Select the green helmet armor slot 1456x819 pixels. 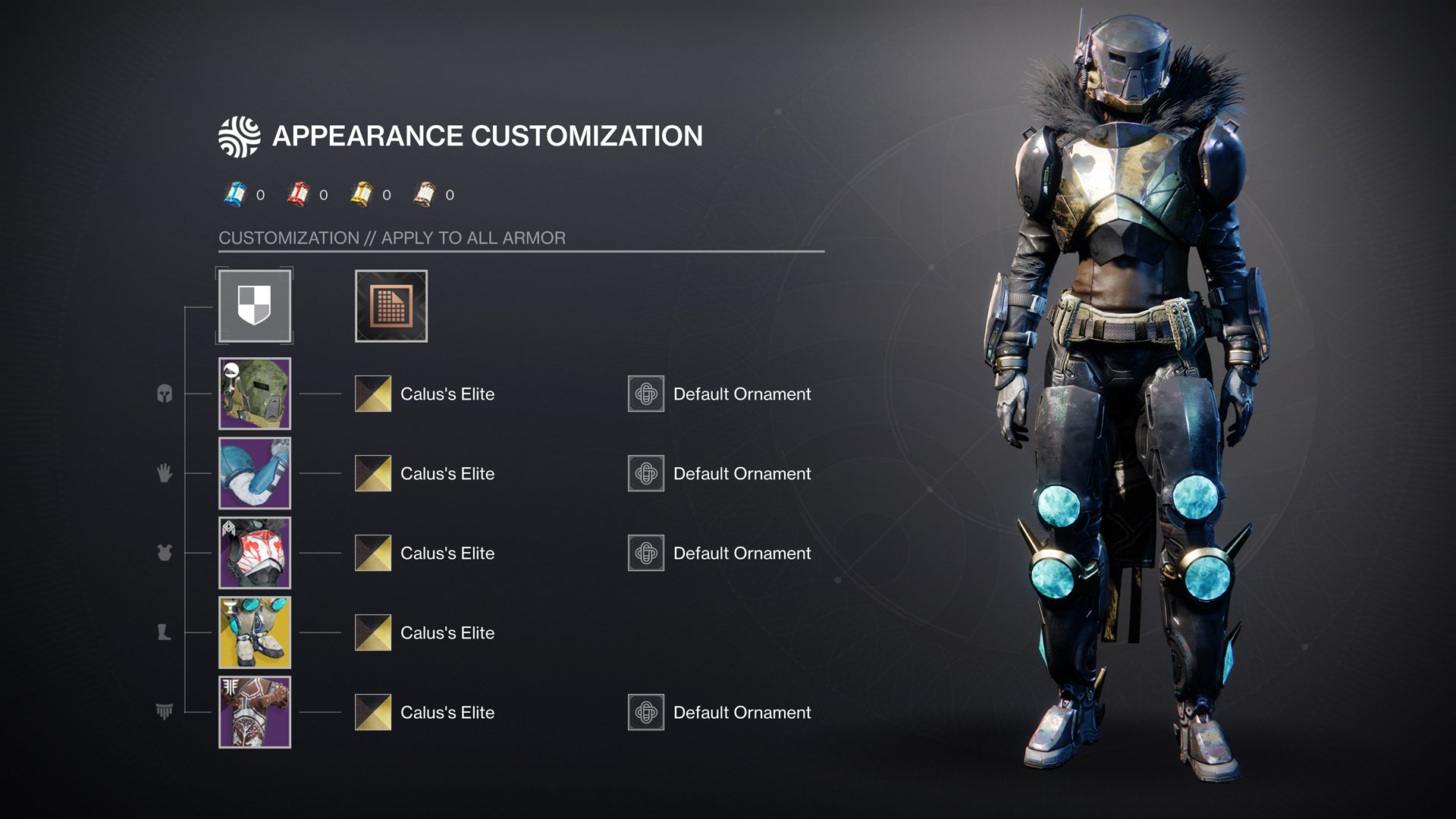point(254,394)
